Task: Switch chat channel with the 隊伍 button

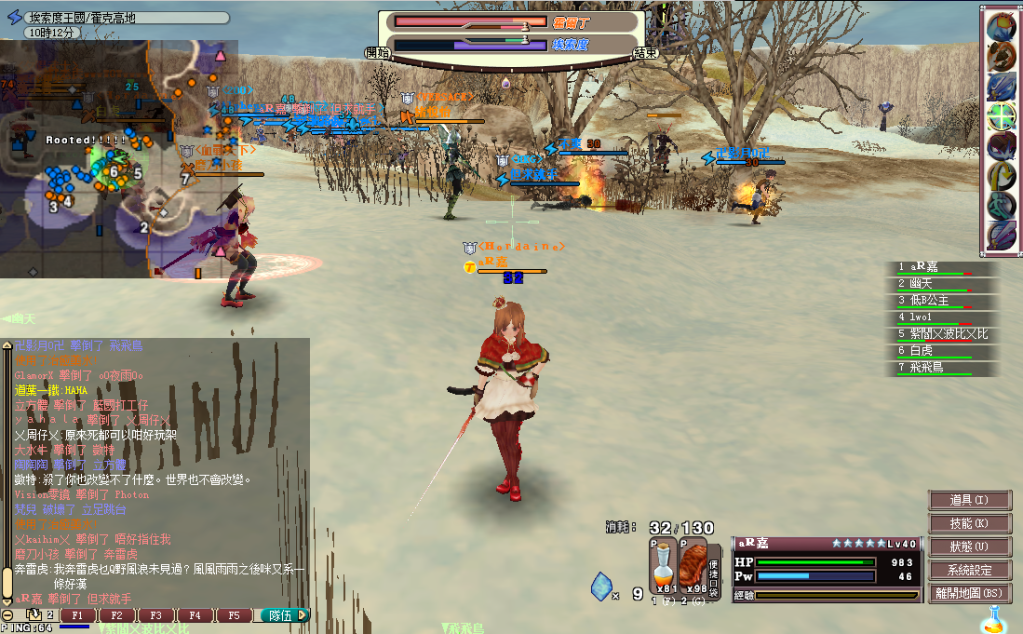Action: (x=281, y=616)
